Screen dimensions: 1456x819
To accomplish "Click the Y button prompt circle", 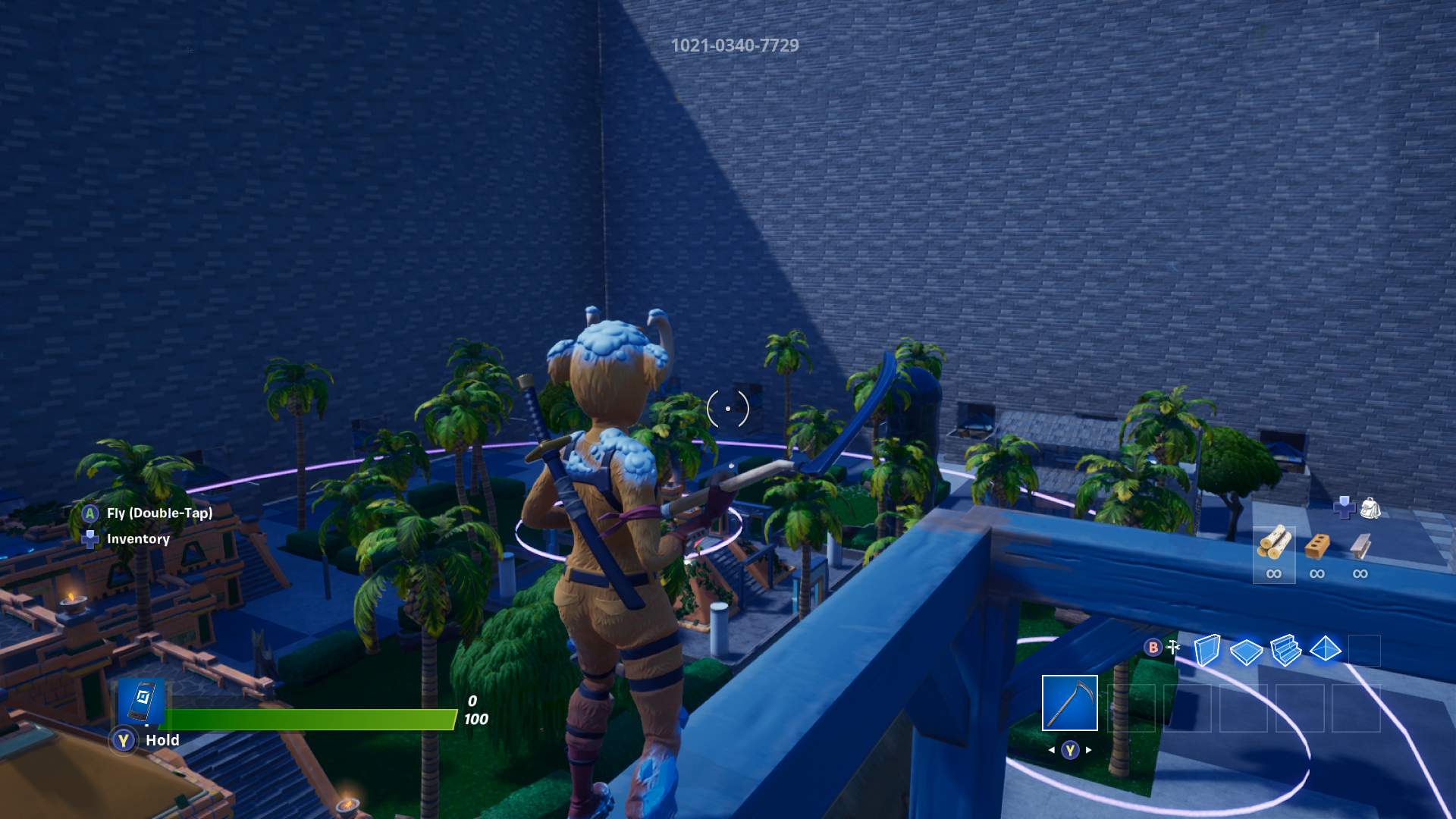I will (x=1070, y=750).
